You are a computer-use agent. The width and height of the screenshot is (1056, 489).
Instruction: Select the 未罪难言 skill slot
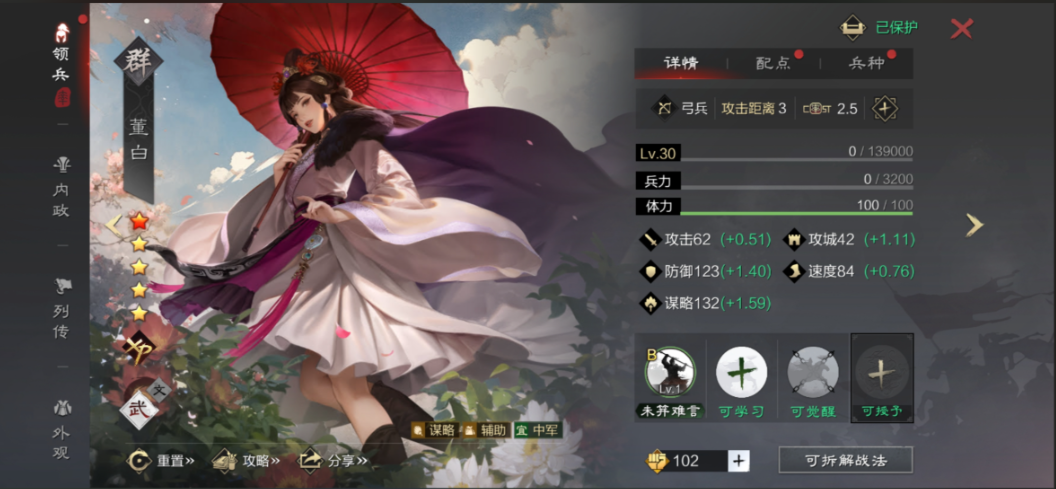tap(669, 378)
